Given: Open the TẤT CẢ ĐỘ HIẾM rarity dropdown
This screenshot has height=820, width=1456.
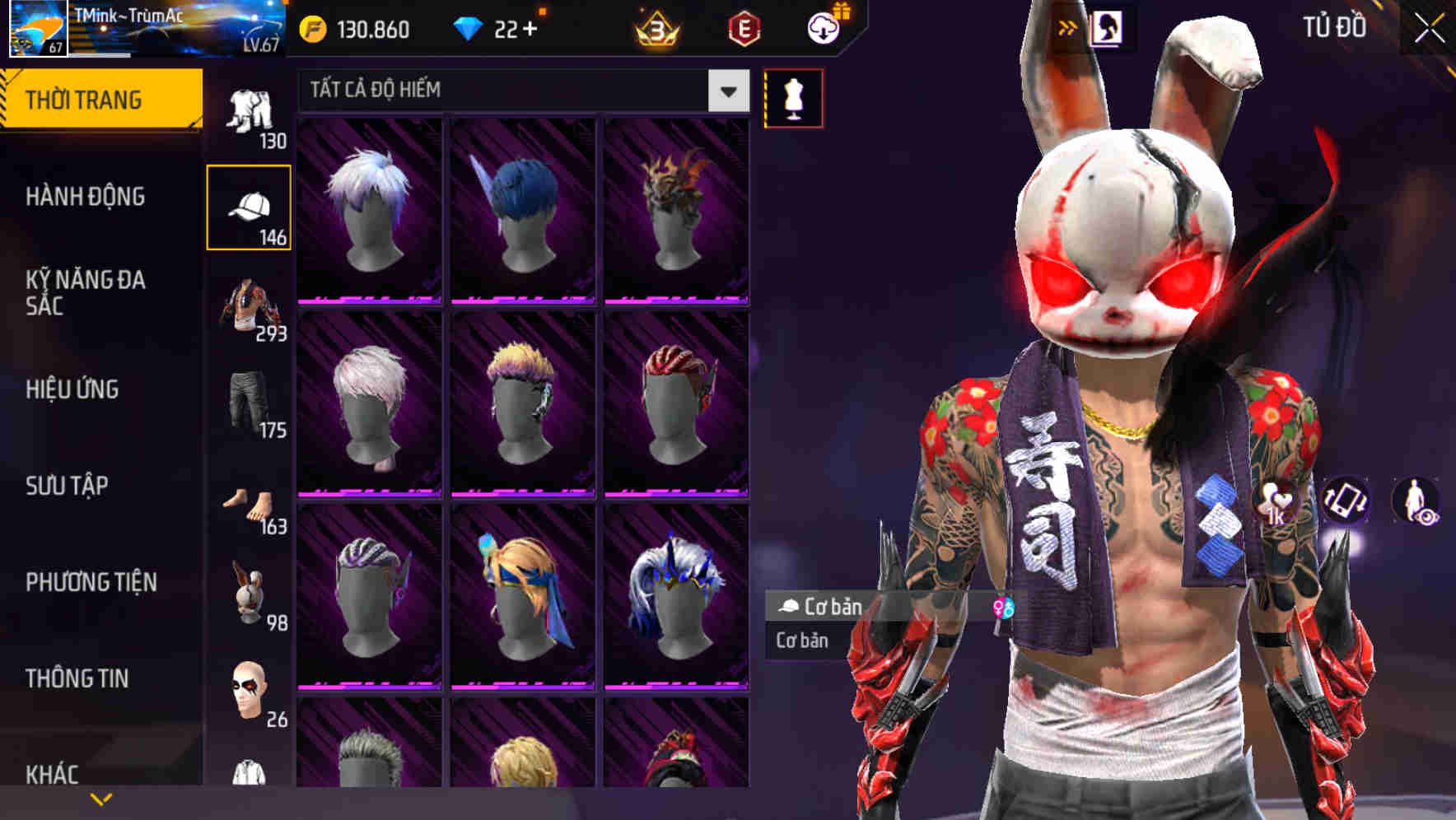Looking at the screenshot, I should pos(519,91).
